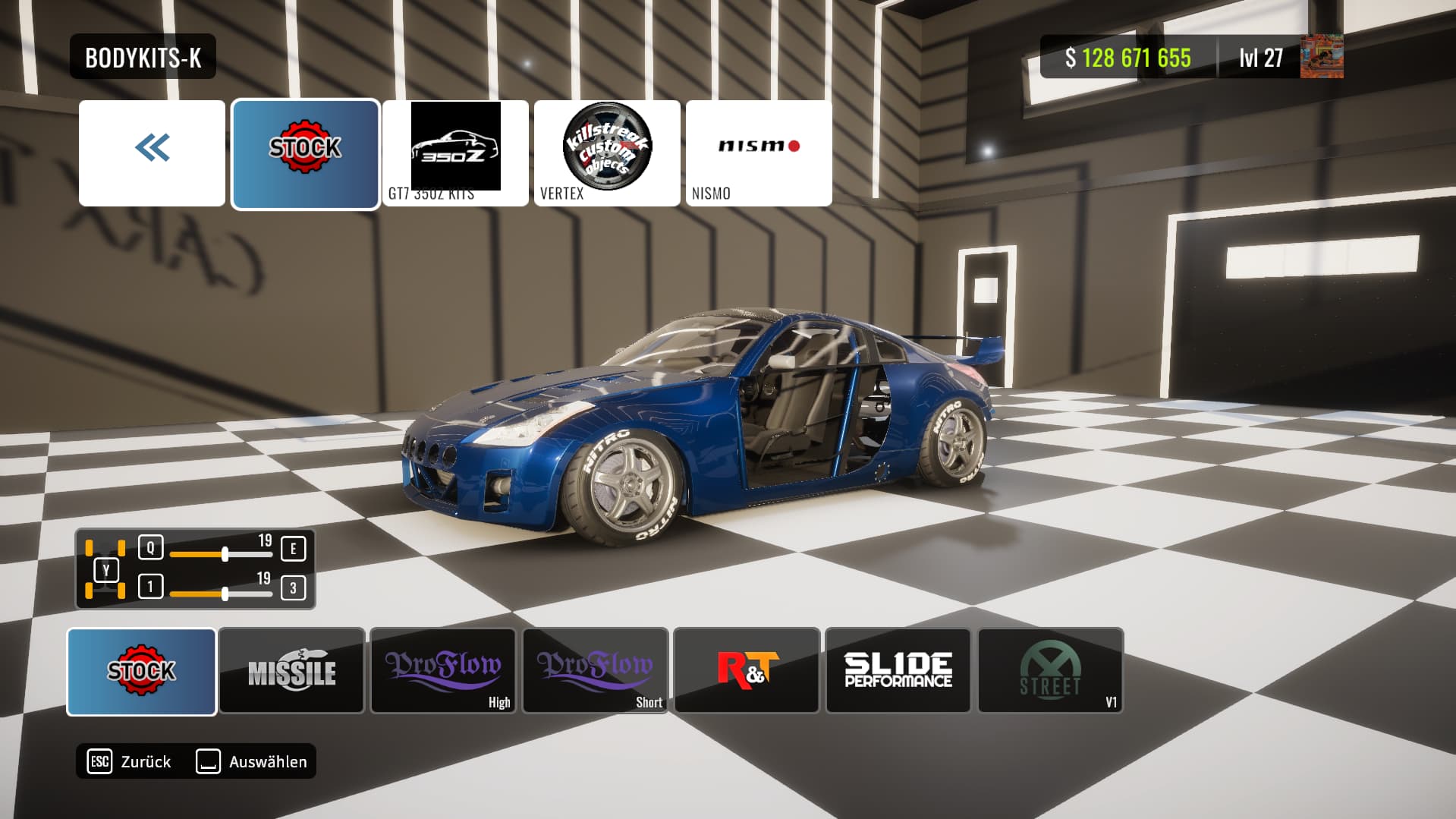This screenshot has height=819, width=1456.
Task: Open the Nismo bodykit category
Action: click(759, 153)
